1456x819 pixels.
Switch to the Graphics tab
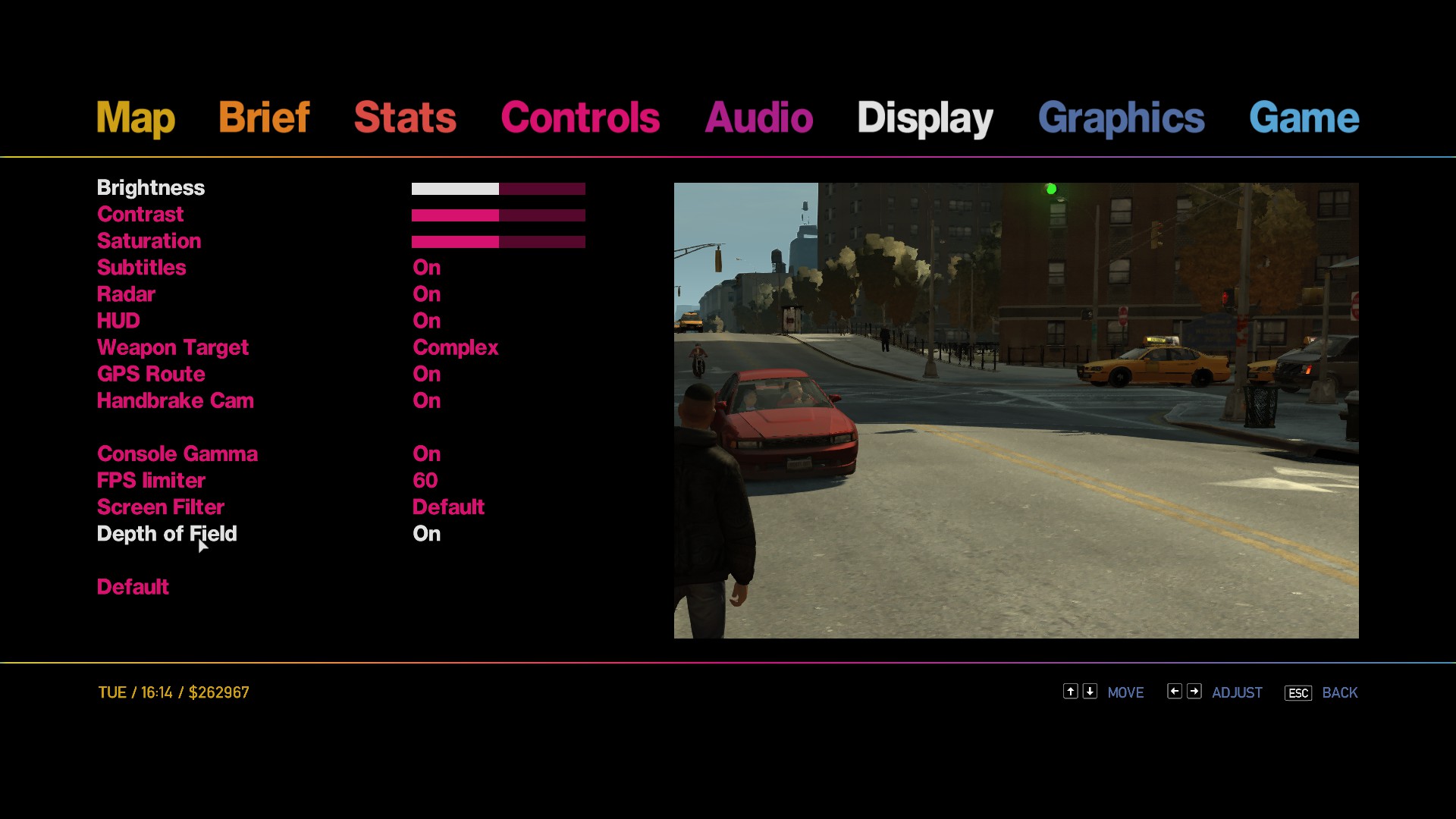tap(1122, 118)
